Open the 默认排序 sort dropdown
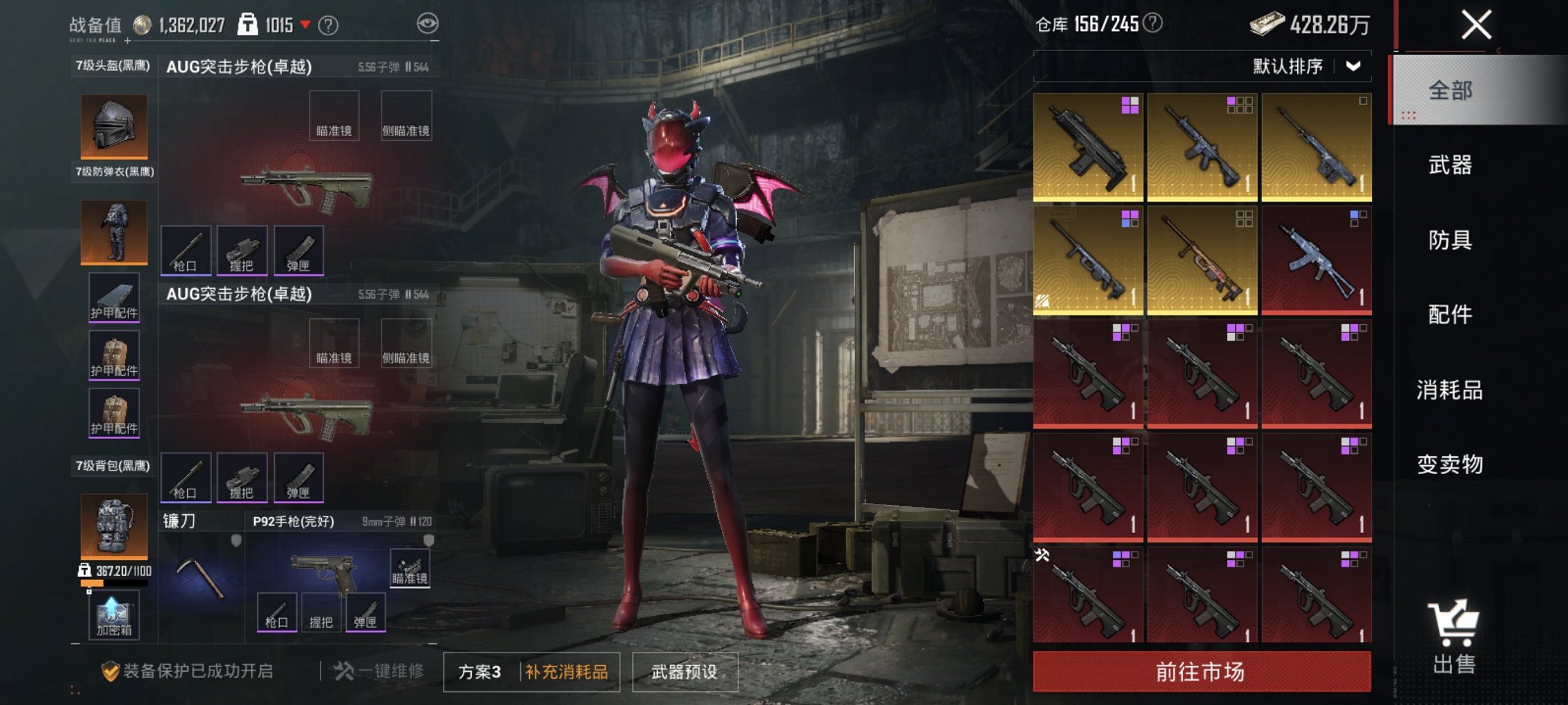This screenshot has width=1568, height=705. pos(1313,68)
